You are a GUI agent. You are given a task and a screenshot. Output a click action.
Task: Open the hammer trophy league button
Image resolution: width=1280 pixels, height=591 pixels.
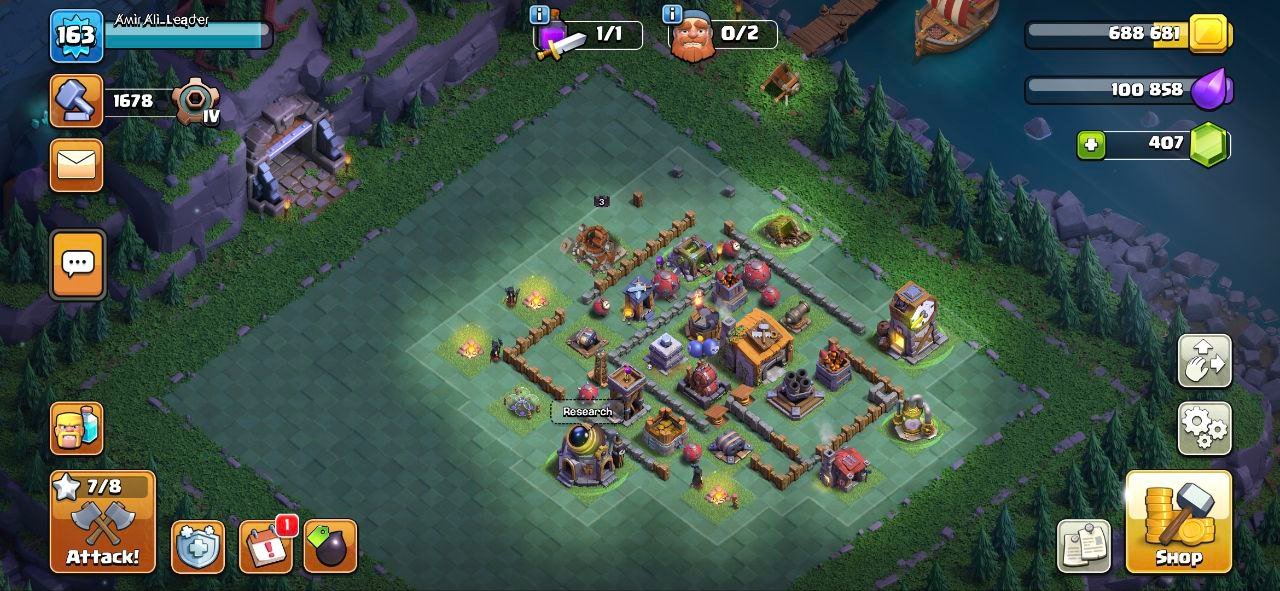77,101
